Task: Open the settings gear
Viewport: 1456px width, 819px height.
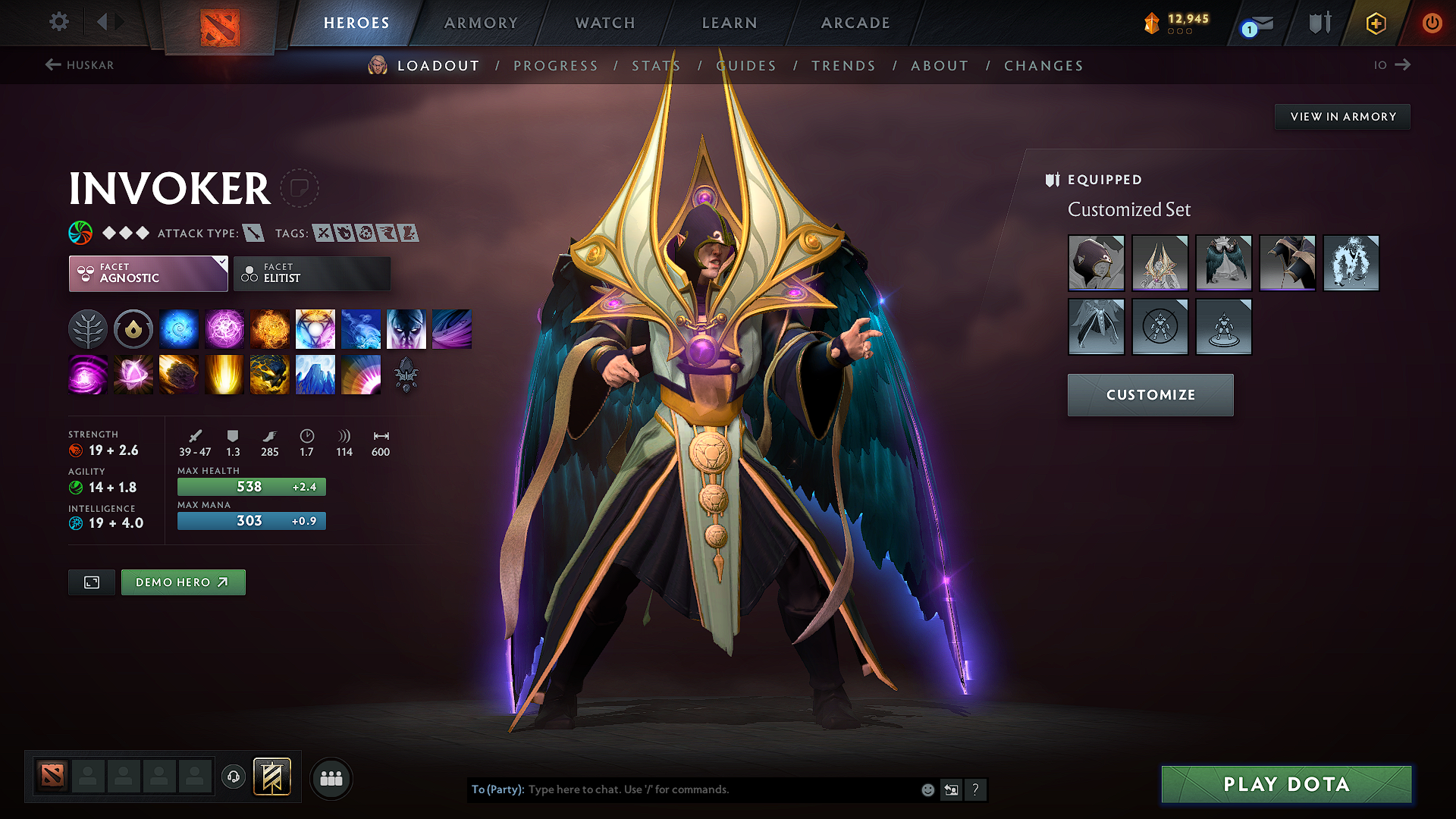Action: 58,22
